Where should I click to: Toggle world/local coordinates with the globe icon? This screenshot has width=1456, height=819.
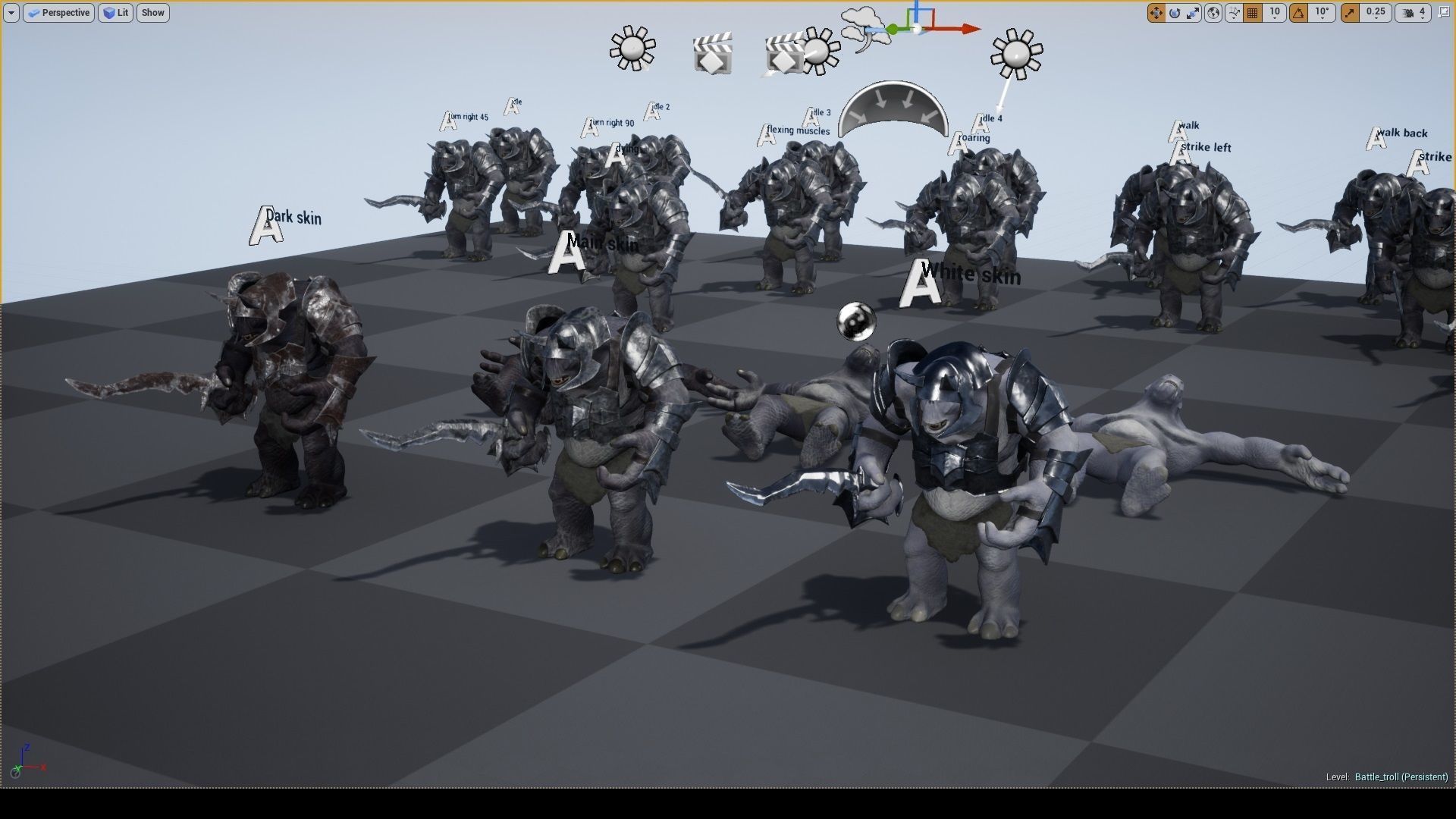pyautogui.click(x=1213, y=13)
